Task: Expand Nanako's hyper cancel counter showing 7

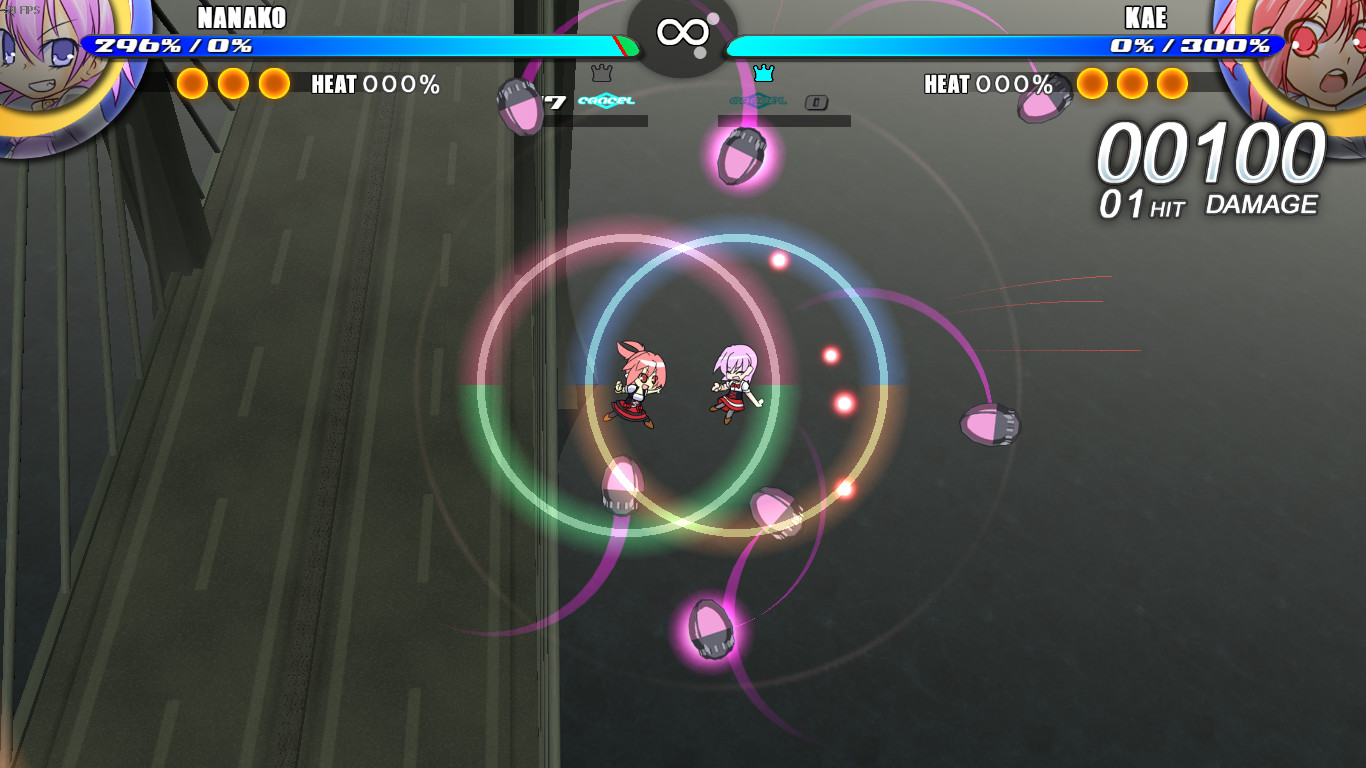Action: tap(556, 100)
